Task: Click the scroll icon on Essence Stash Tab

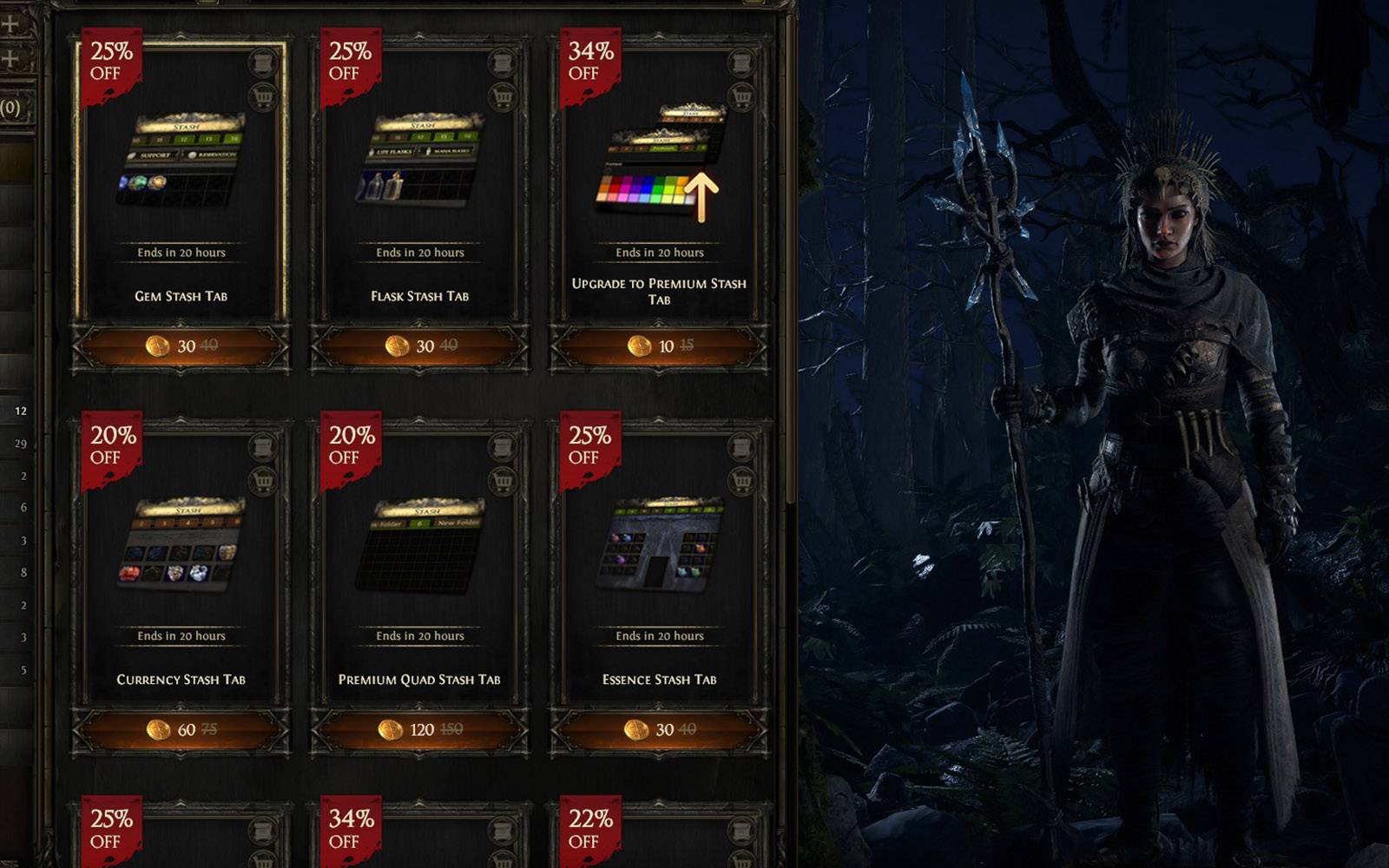Action: click(741, 447)
